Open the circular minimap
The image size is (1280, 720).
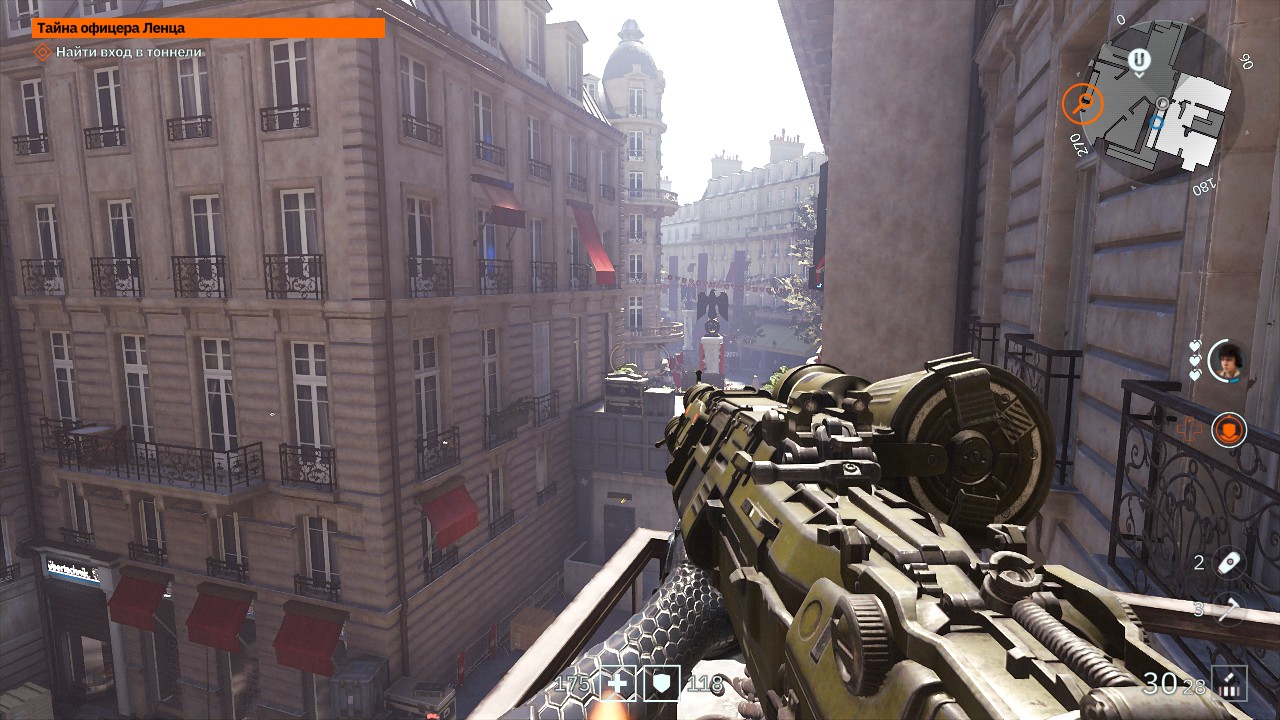click(1165, 105)
